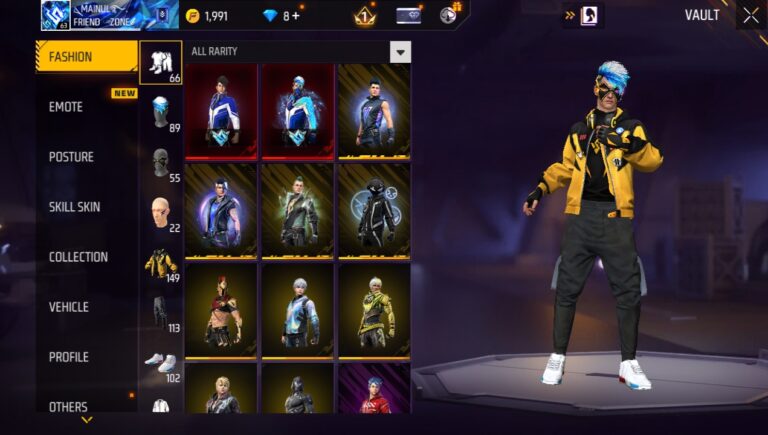Image resolution: width=768 pixels, height=435 pixels.
Task: Go to the Collection tab
Action: coord(78,257)
